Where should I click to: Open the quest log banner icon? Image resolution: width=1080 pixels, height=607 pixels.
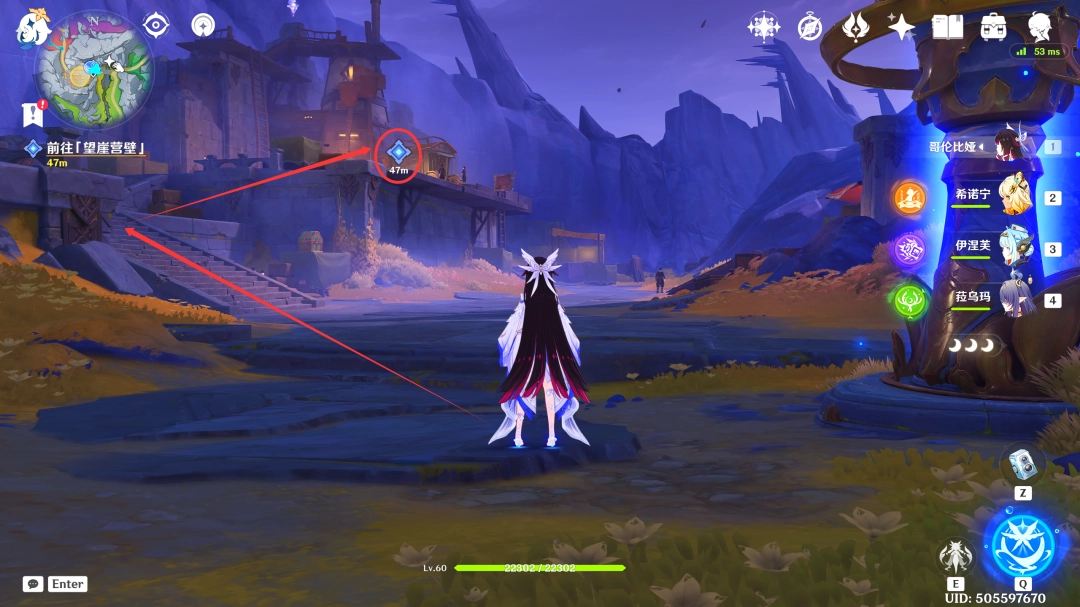pyautogui.click(x=34, y=114)
